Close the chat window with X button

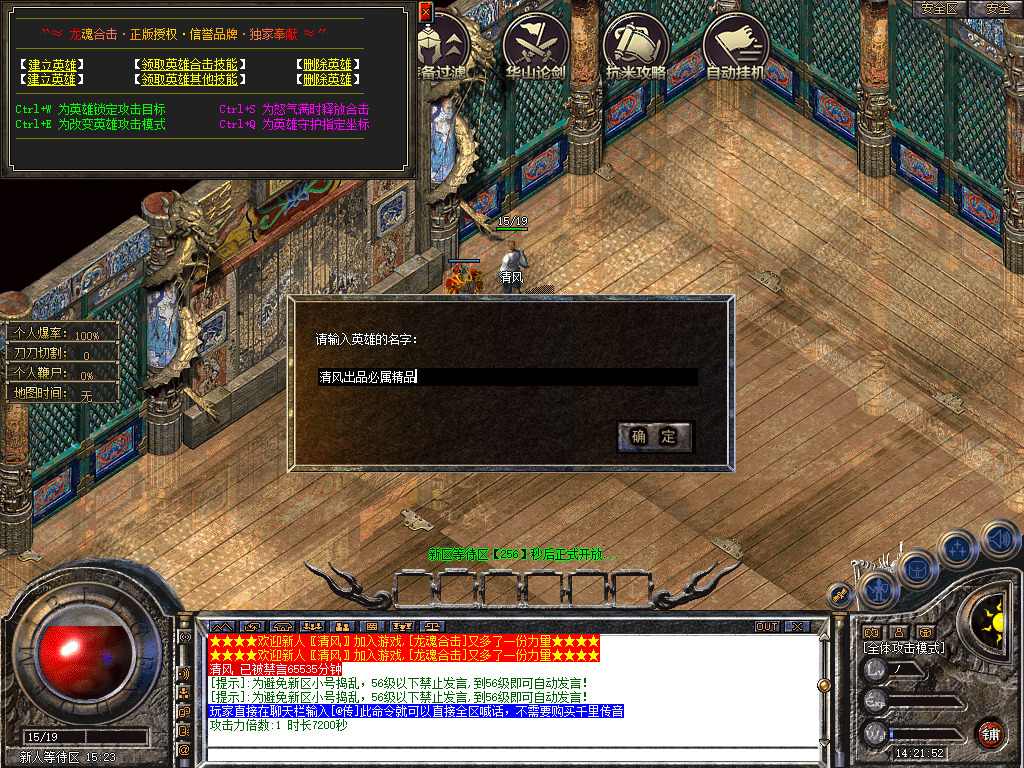click(796, 627)
